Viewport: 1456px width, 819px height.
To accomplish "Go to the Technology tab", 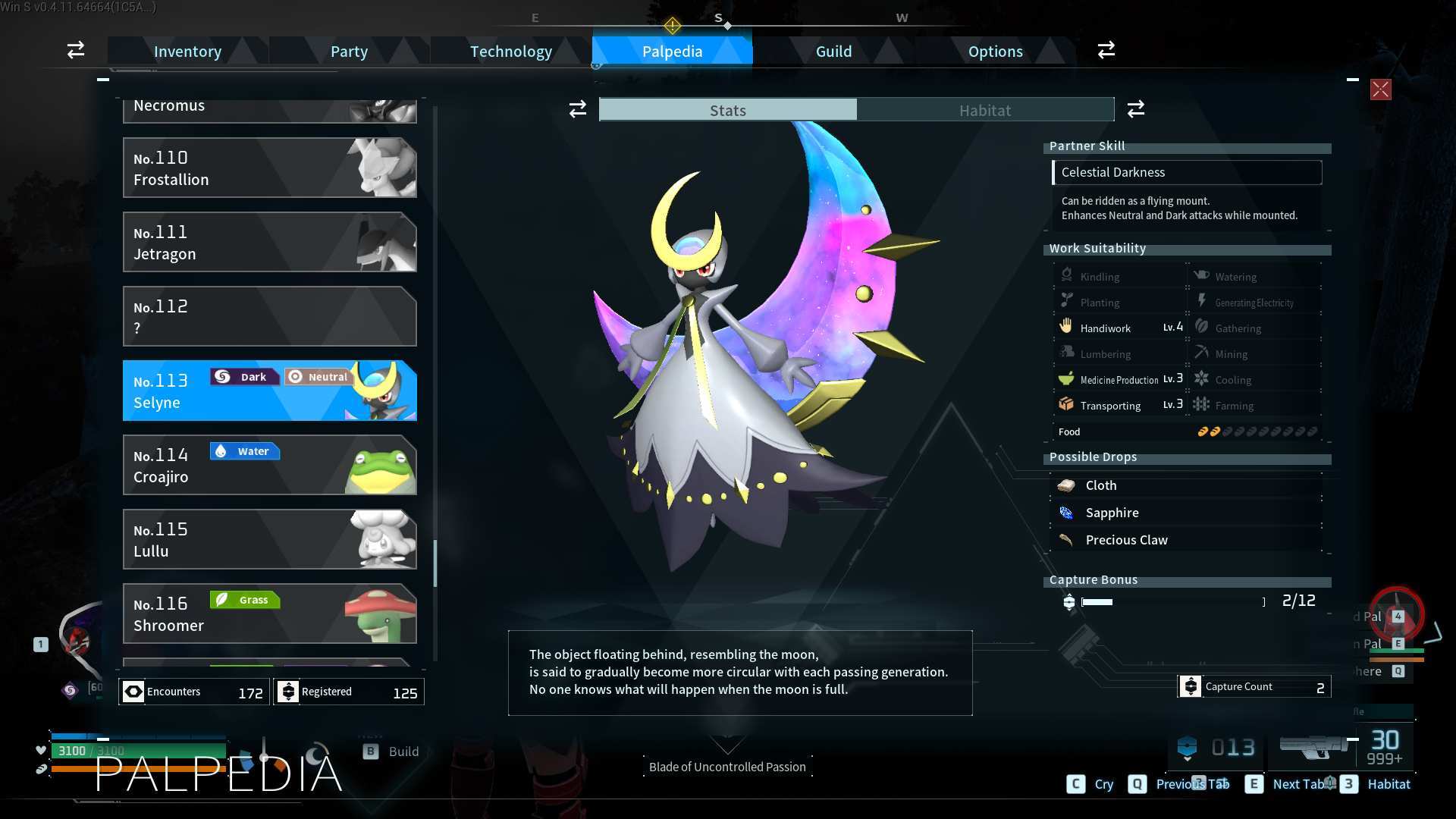I will coord(510,52).
